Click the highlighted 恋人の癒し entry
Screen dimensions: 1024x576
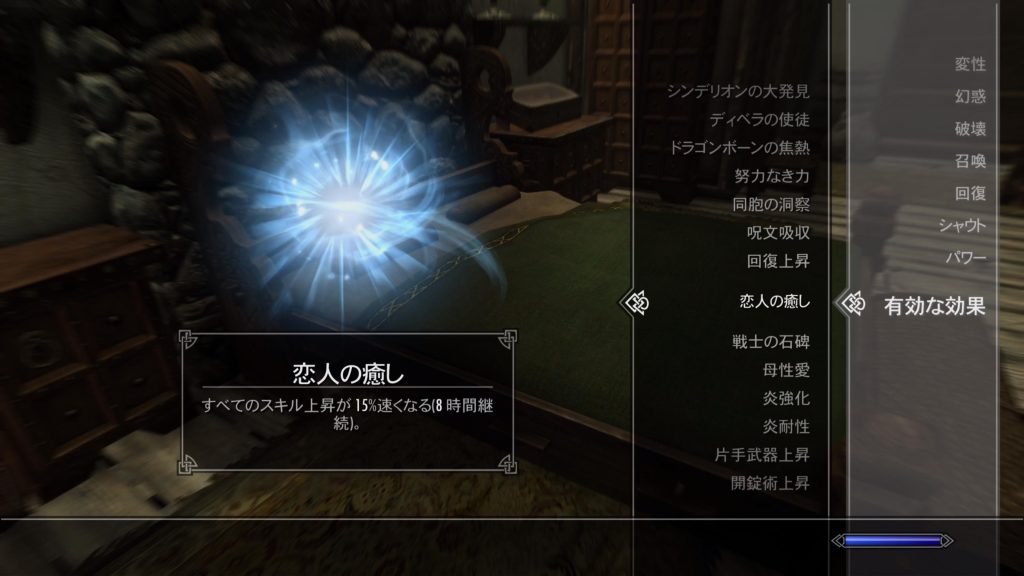774,301
